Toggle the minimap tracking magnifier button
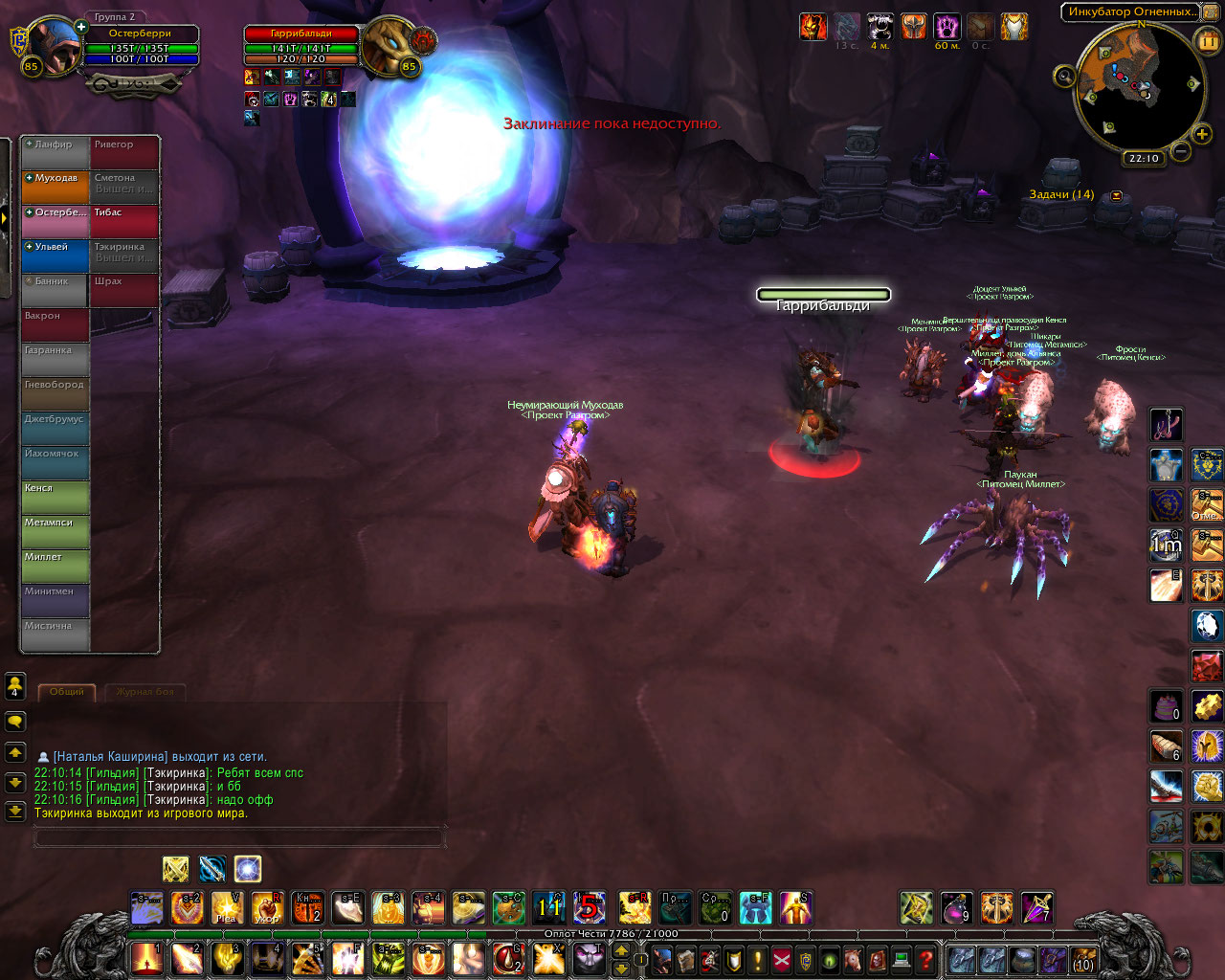 tap(1063, 77)
